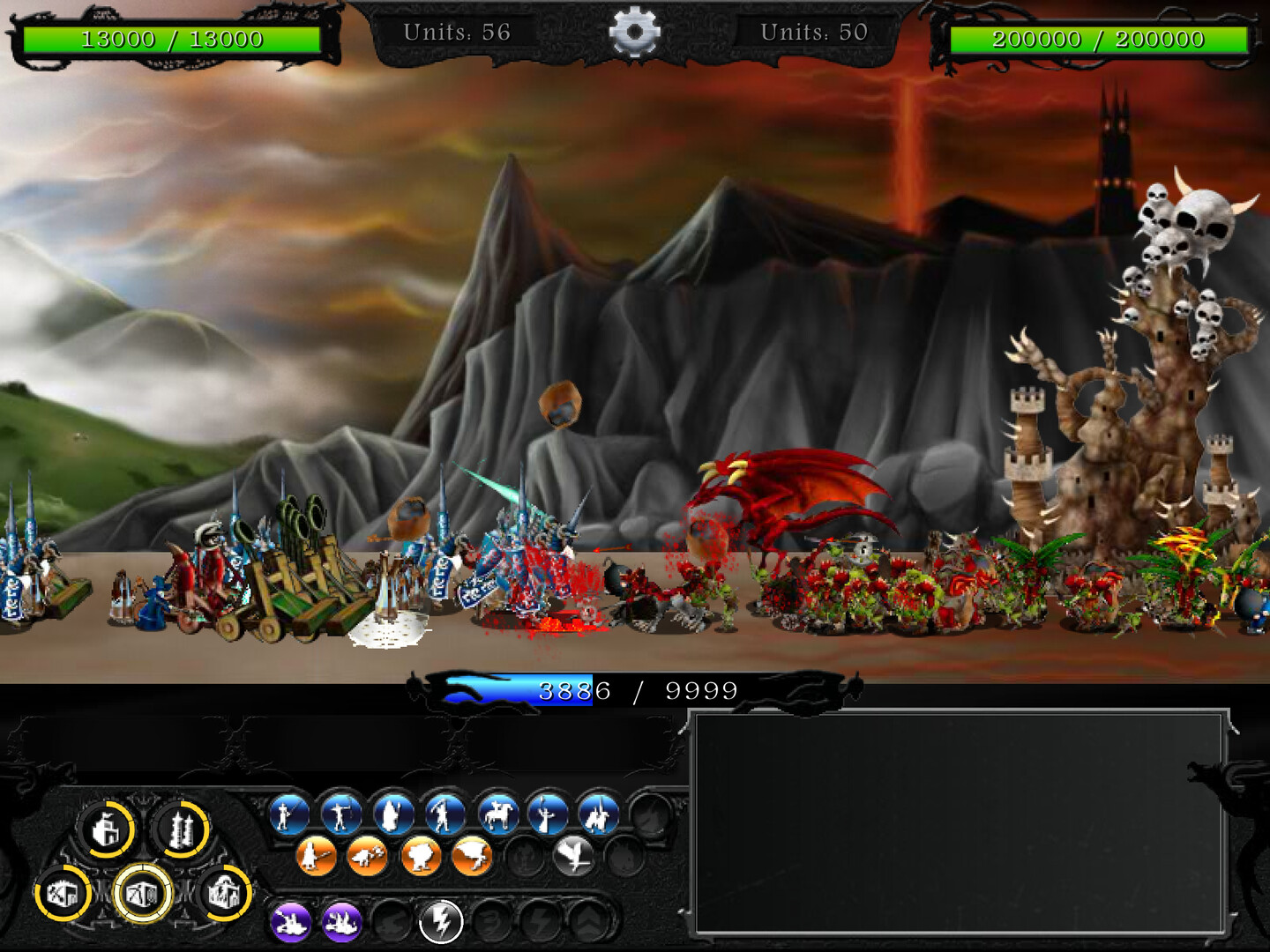This screenshot has width=1270, height=952.
Task: Select the second purple spell icon
Action: (342, 923)
